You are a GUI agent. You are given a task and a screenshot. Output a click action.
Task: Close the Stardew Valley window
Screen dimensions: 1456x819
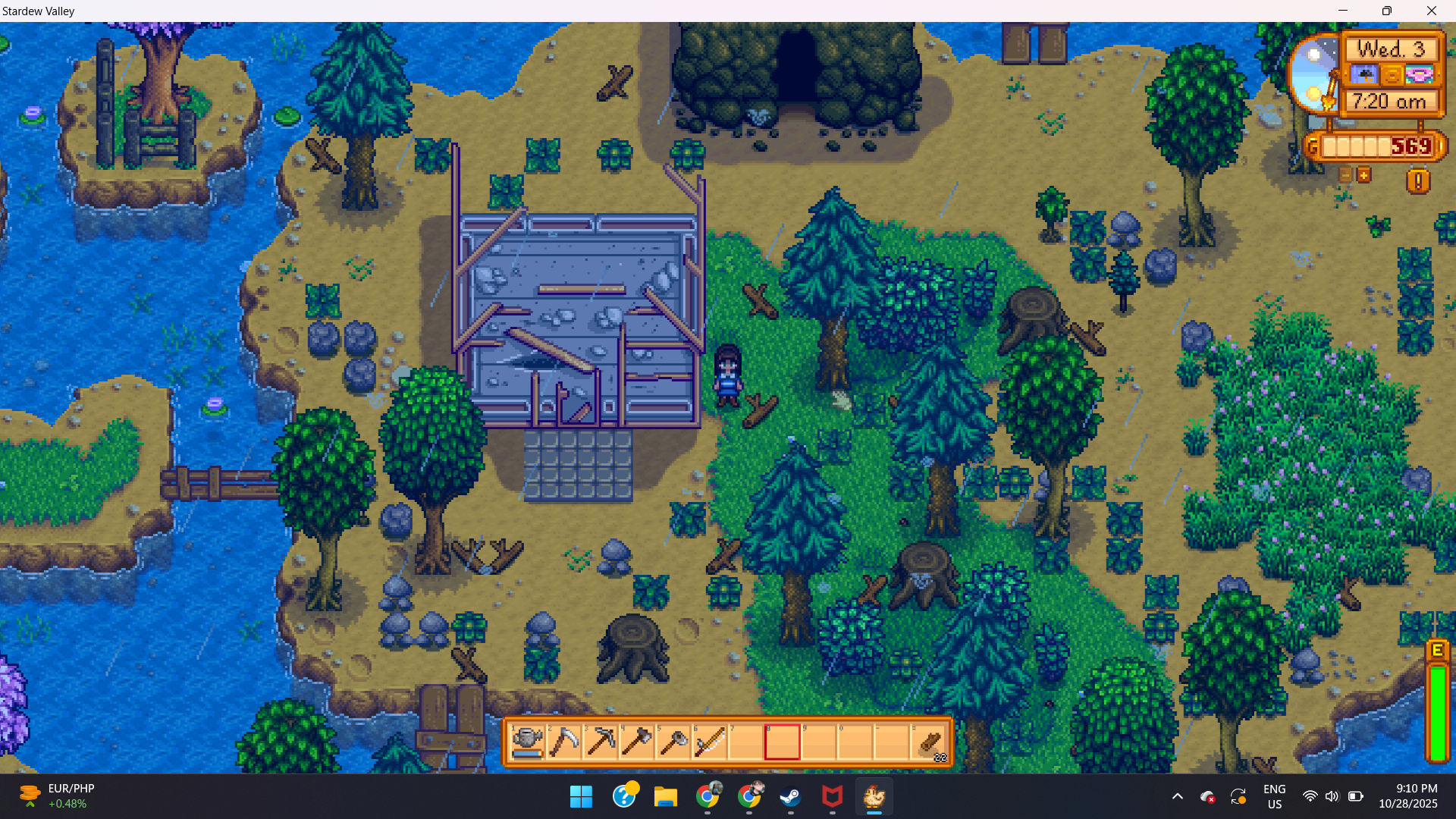pos(1431,11)
